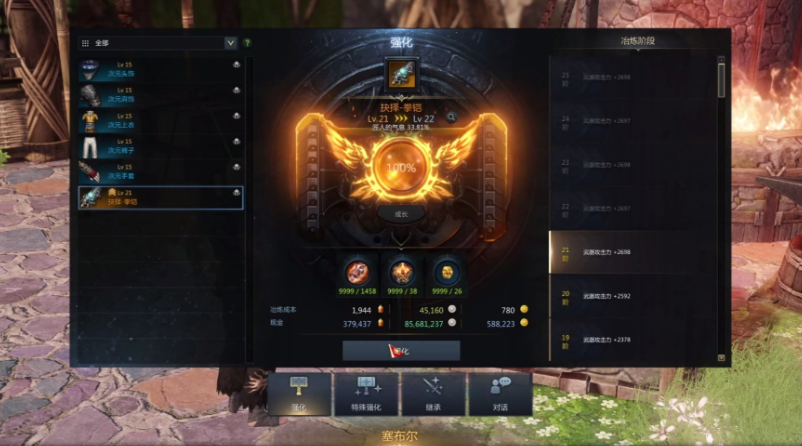The height and width of the screenshot is (446, 802).
Task: Select the crown material icon 9999/38
Action: [401, 271]
